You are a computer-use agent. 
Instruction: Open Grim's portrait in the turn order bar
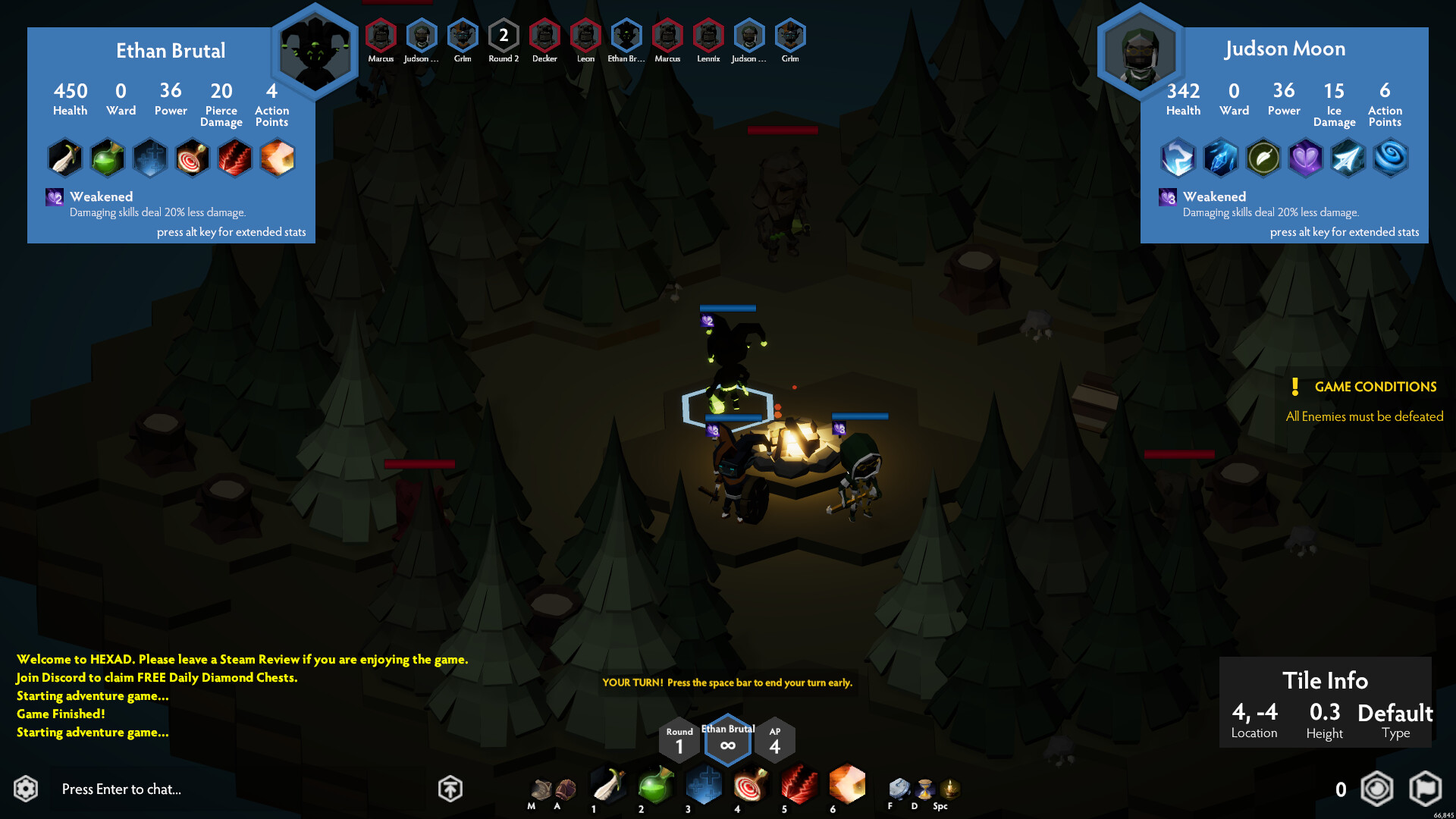tap(463, 34)
